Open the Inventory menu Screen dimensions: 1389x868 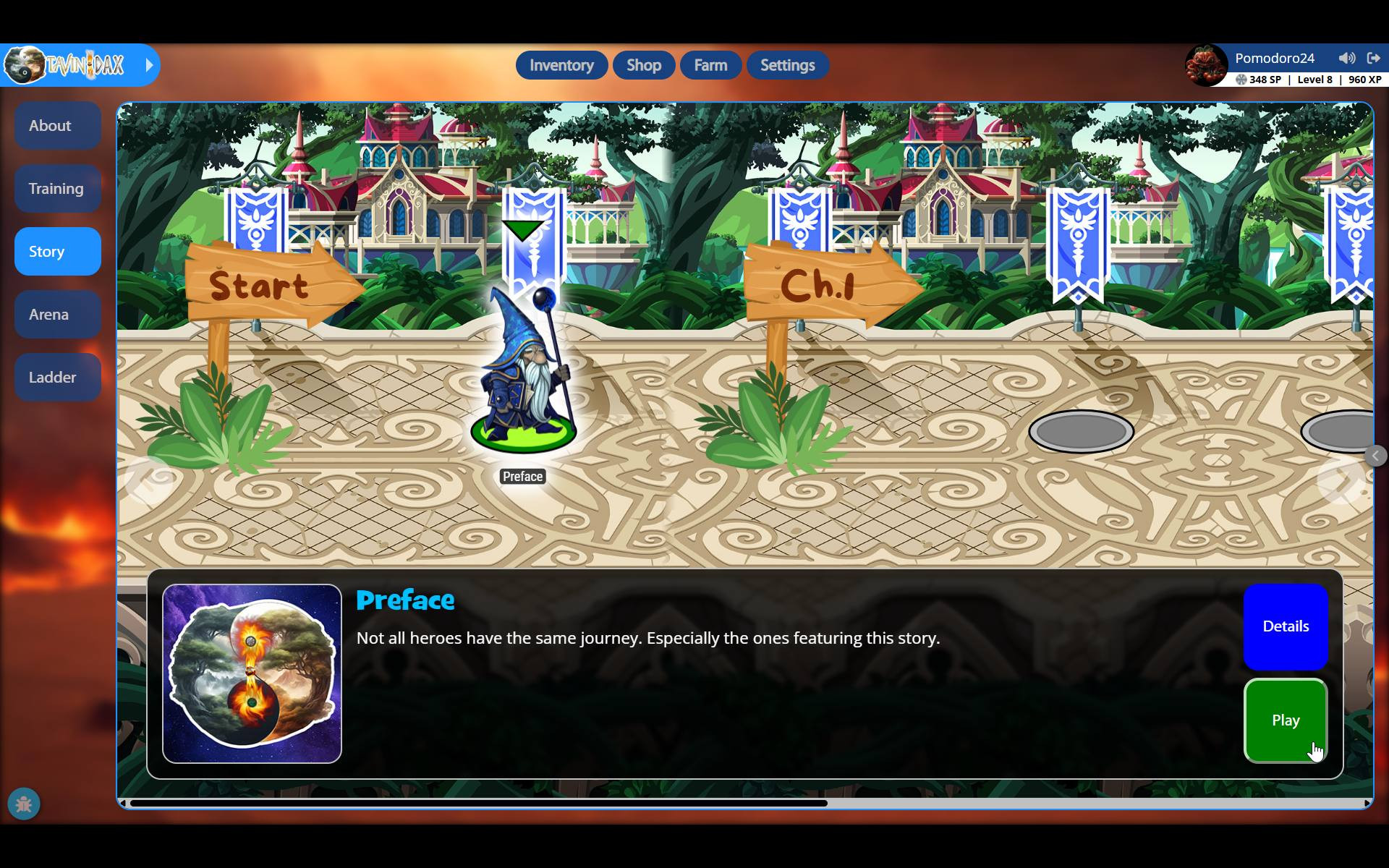pos(561,65)
